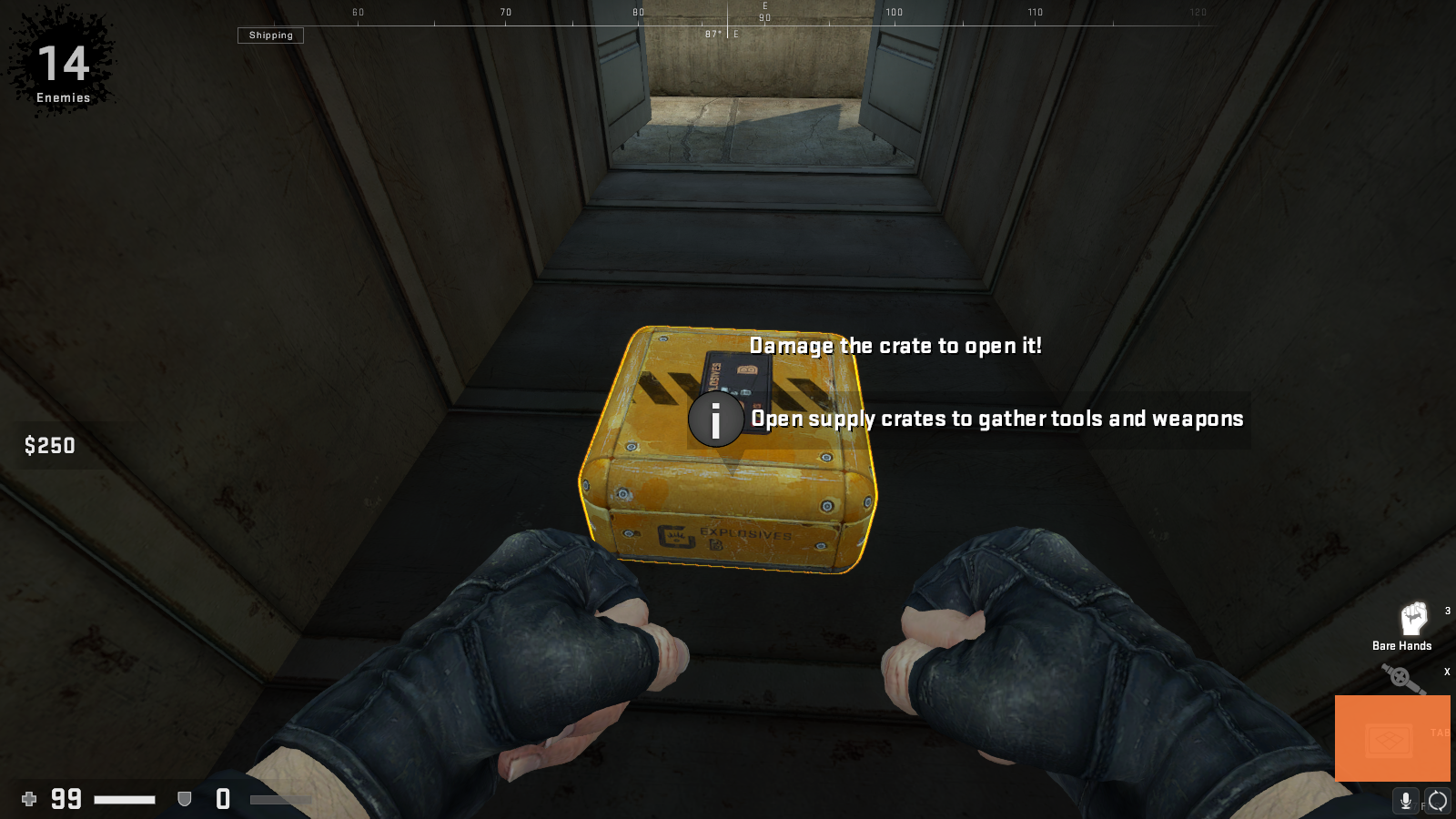Viewport: 1456px width, 819px height.
Task: Select the Bare Hands fist icon
Action: [1416, 618]
